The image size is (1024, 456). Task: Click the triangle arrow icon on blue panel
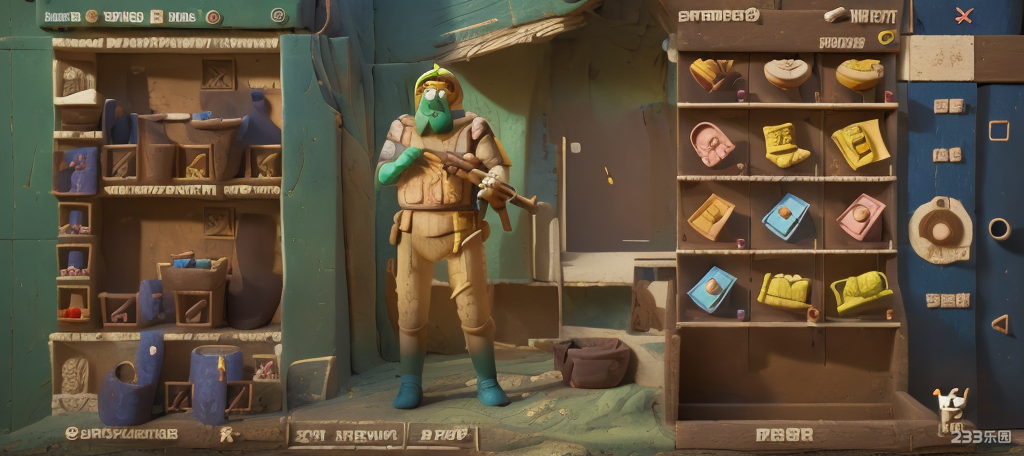coord(998,323)
